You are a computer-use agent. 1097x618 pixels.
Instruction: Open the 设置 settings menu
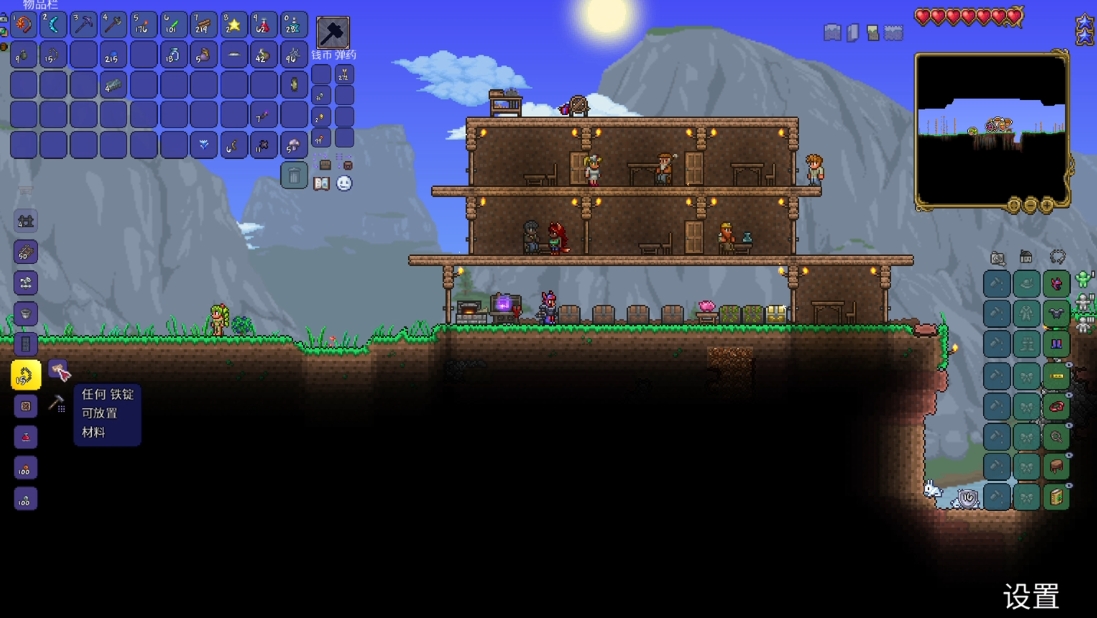1031,597
